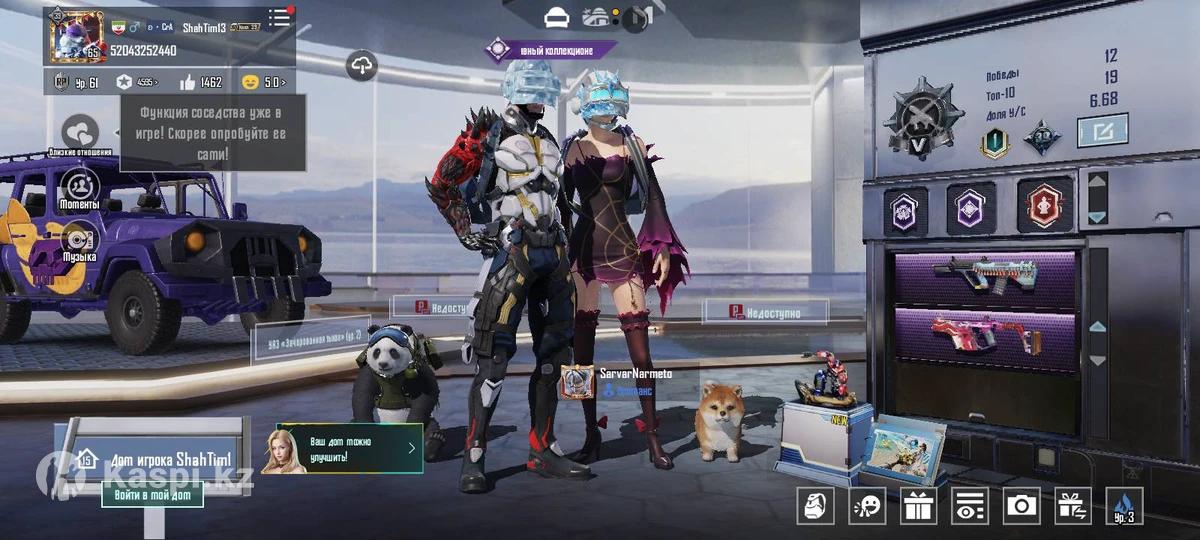The width and height of the screenshot is (1200, 540).
Task: Click the gift box icon
Action: [x=918, y=506]
